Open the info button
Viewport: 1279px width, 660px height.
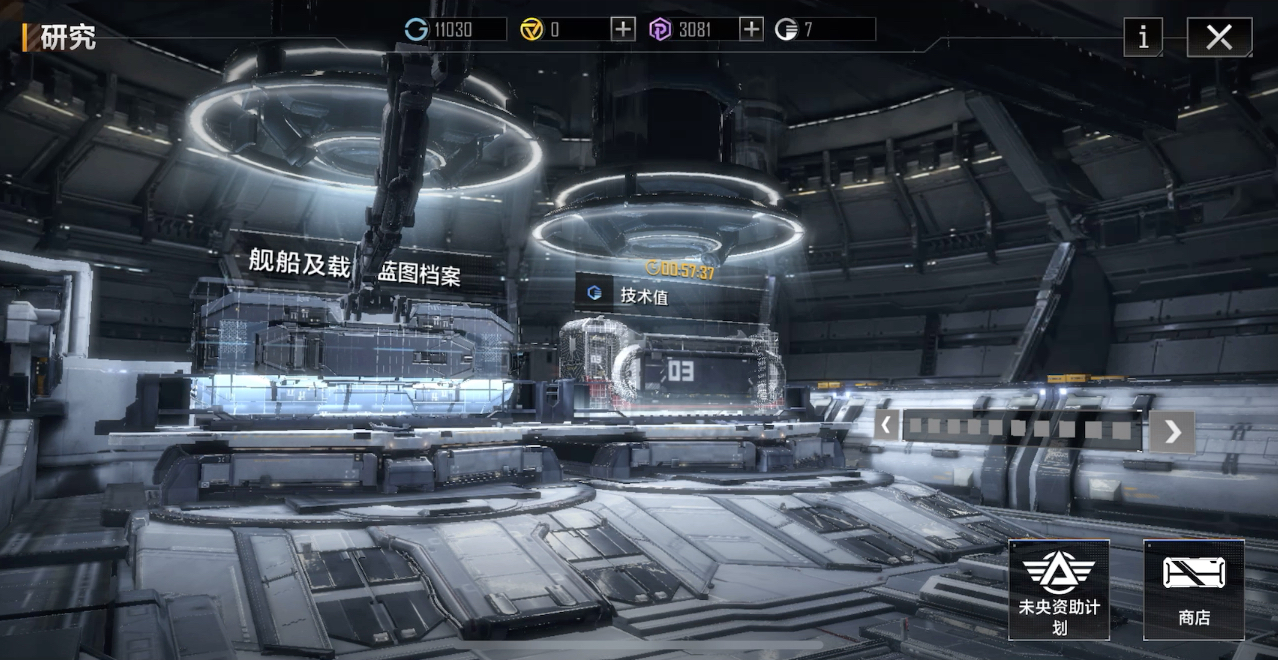[x=1143, y=38]
